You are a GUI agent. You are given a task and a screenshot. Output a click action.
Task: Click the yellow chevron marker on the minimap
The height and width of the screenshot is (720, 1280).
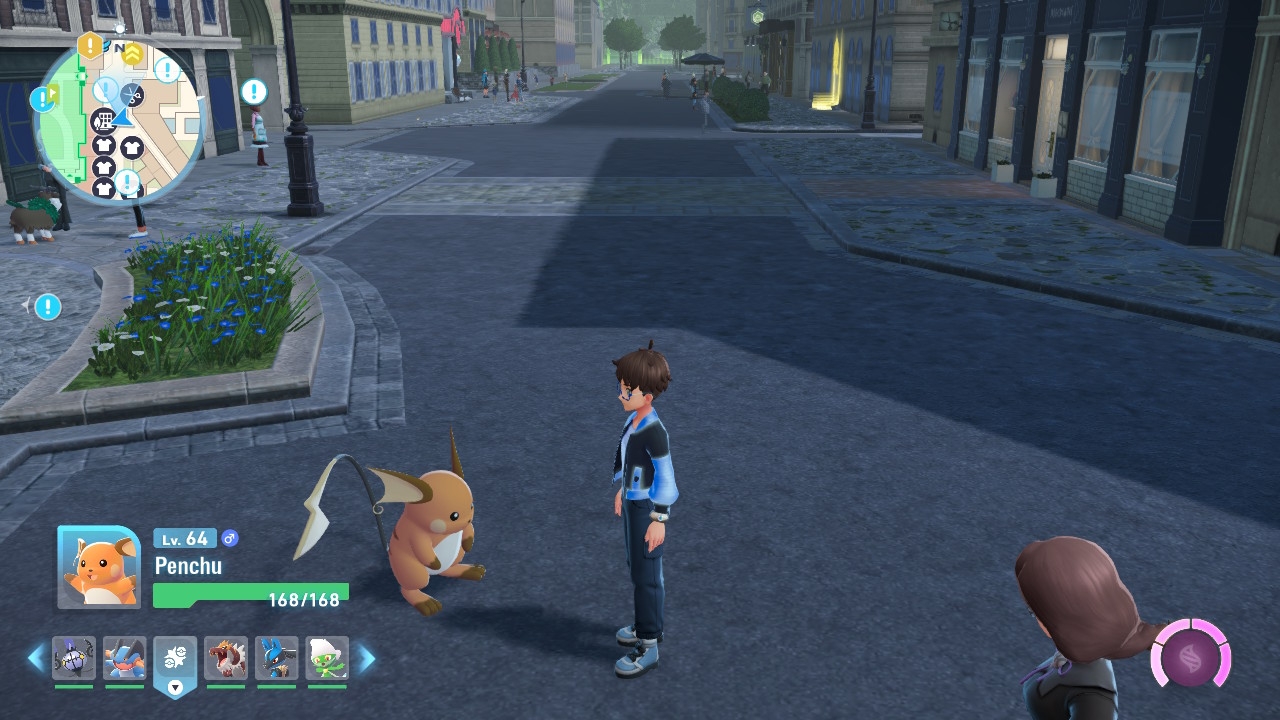pyautogui.click(x=132, y=53)
